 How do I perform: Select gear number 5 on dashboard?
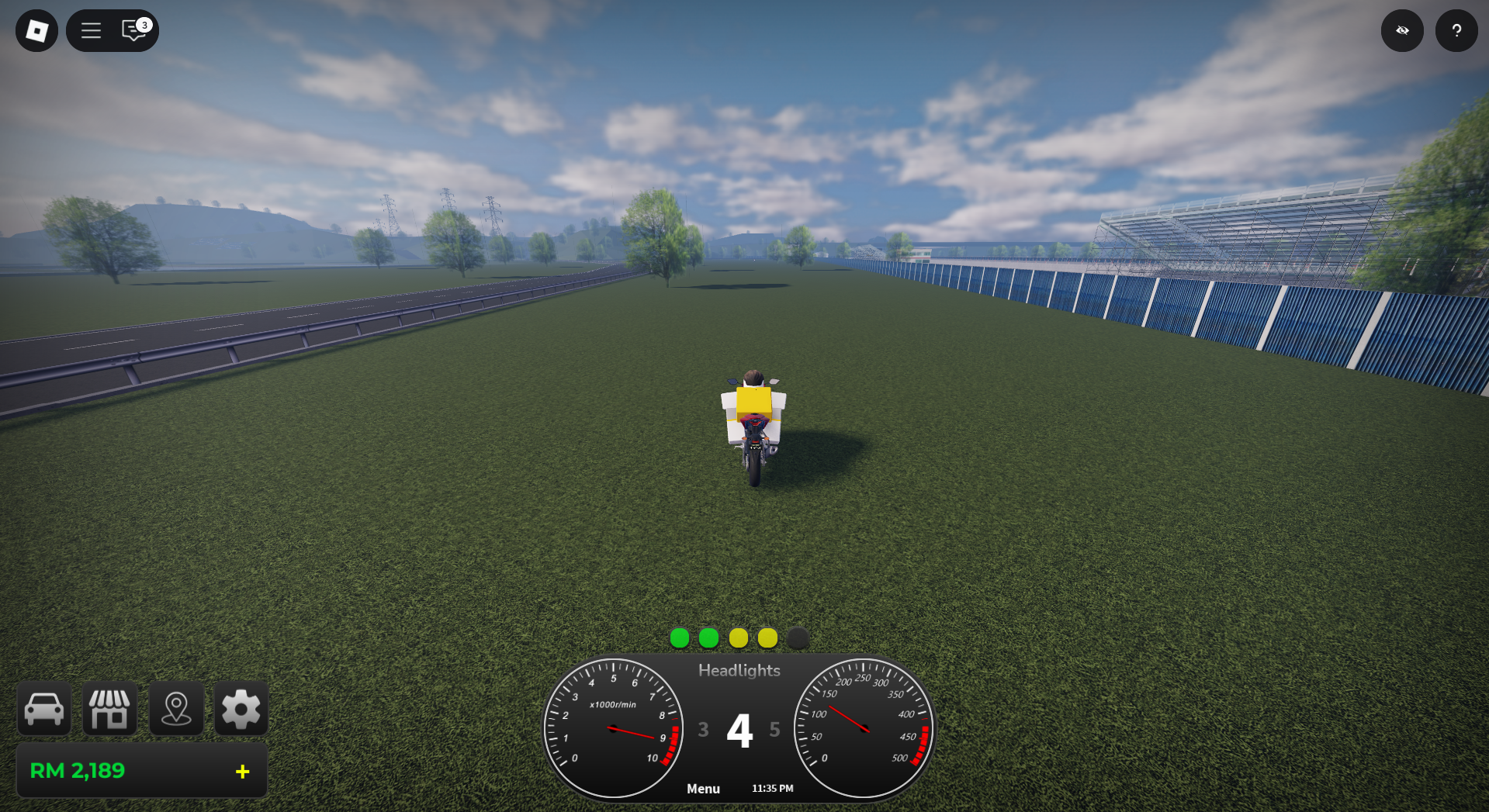click(774, 730)
